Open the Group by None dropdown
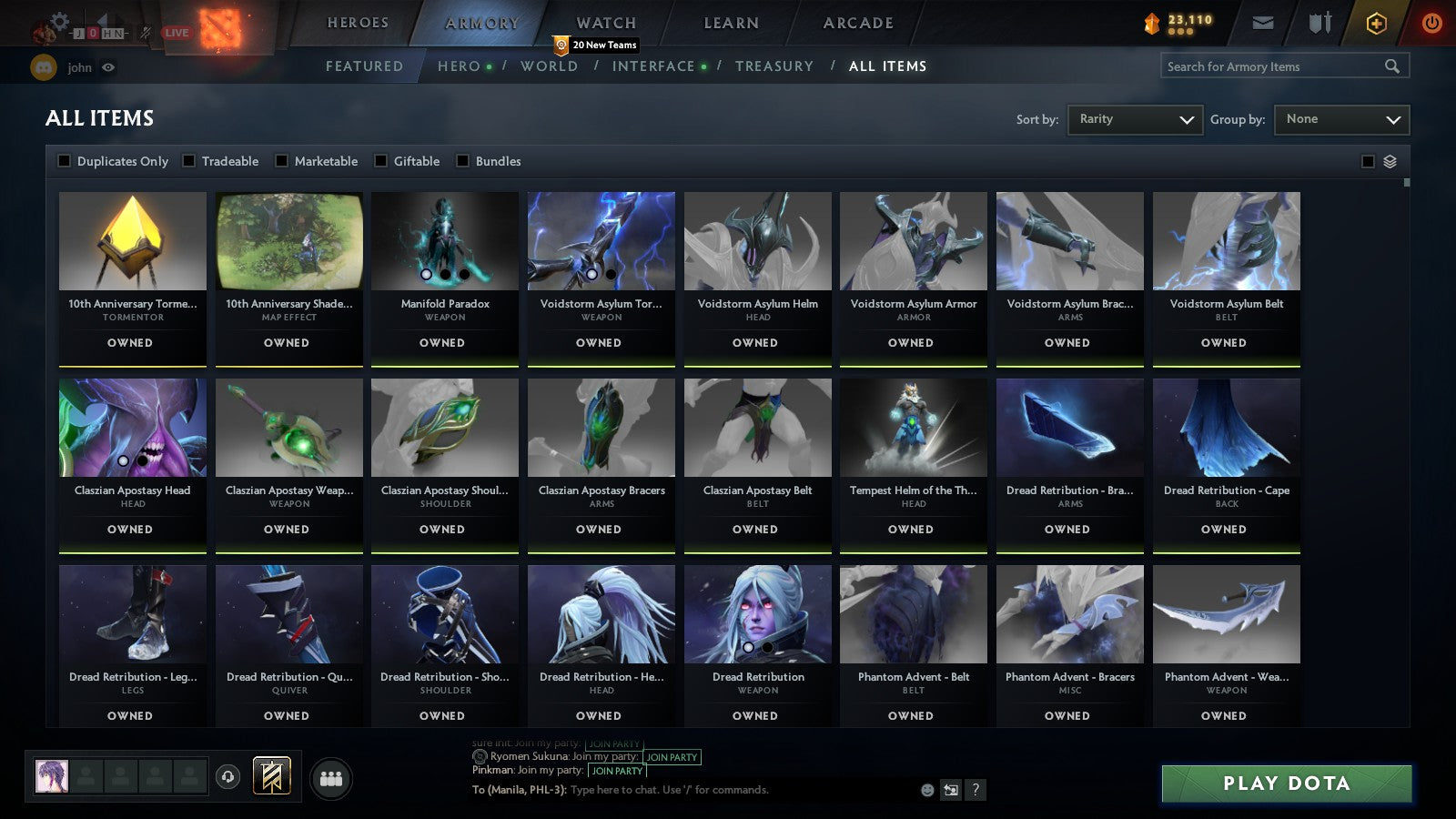Screen dimensions: 1456x819 click(x=1341, y=119)
